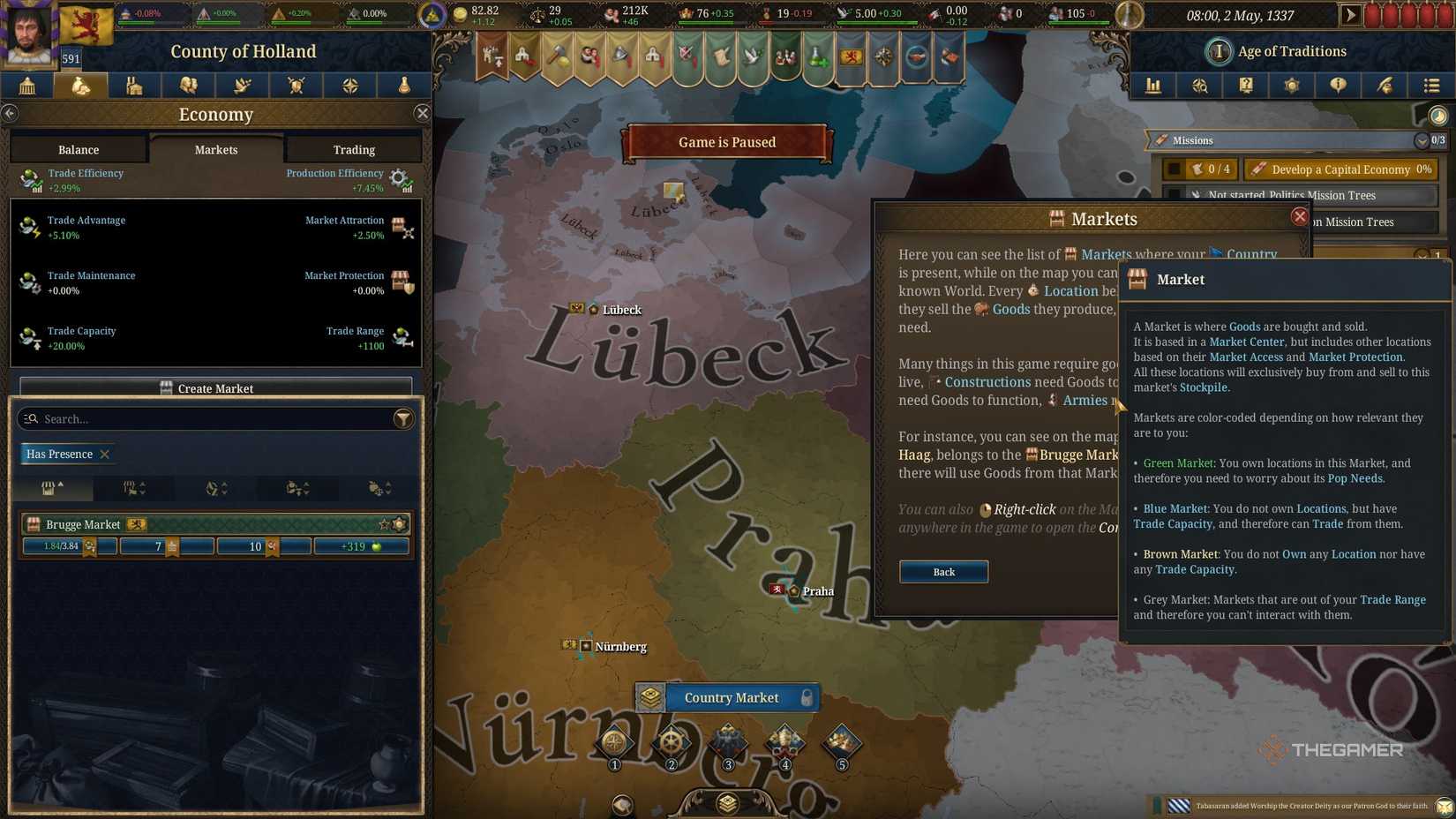Expand the Missions dropdown

pos(1422,140)
